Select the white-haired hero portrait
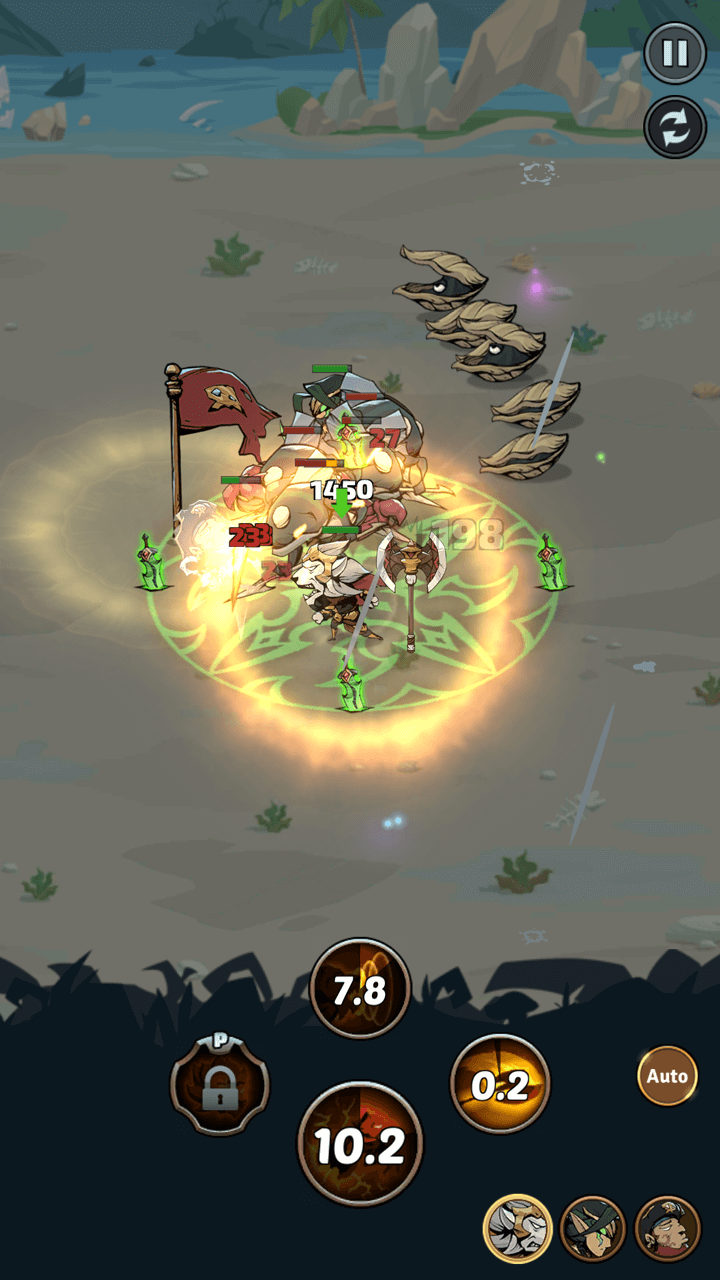720x1280 pixels. (x=518, y=1229)
